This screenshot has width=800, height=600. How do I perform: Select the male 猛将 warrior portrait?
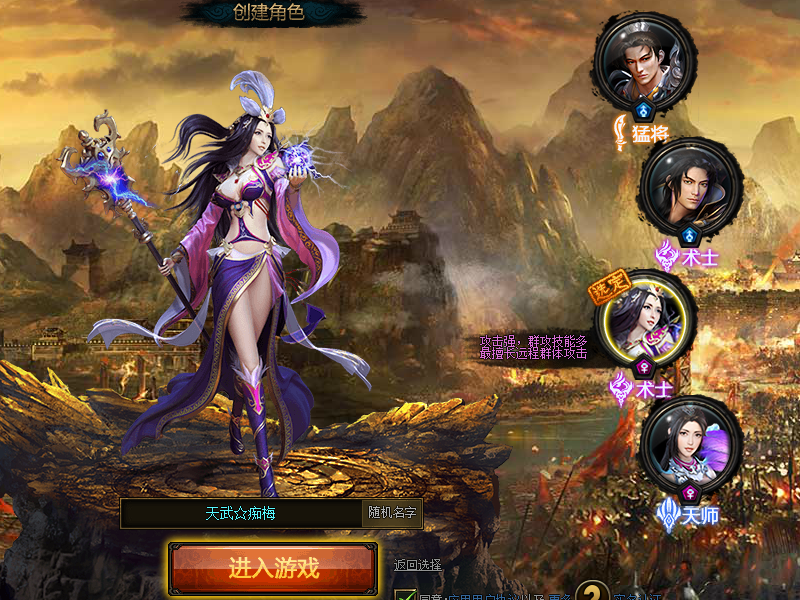(x=643, y=61)
